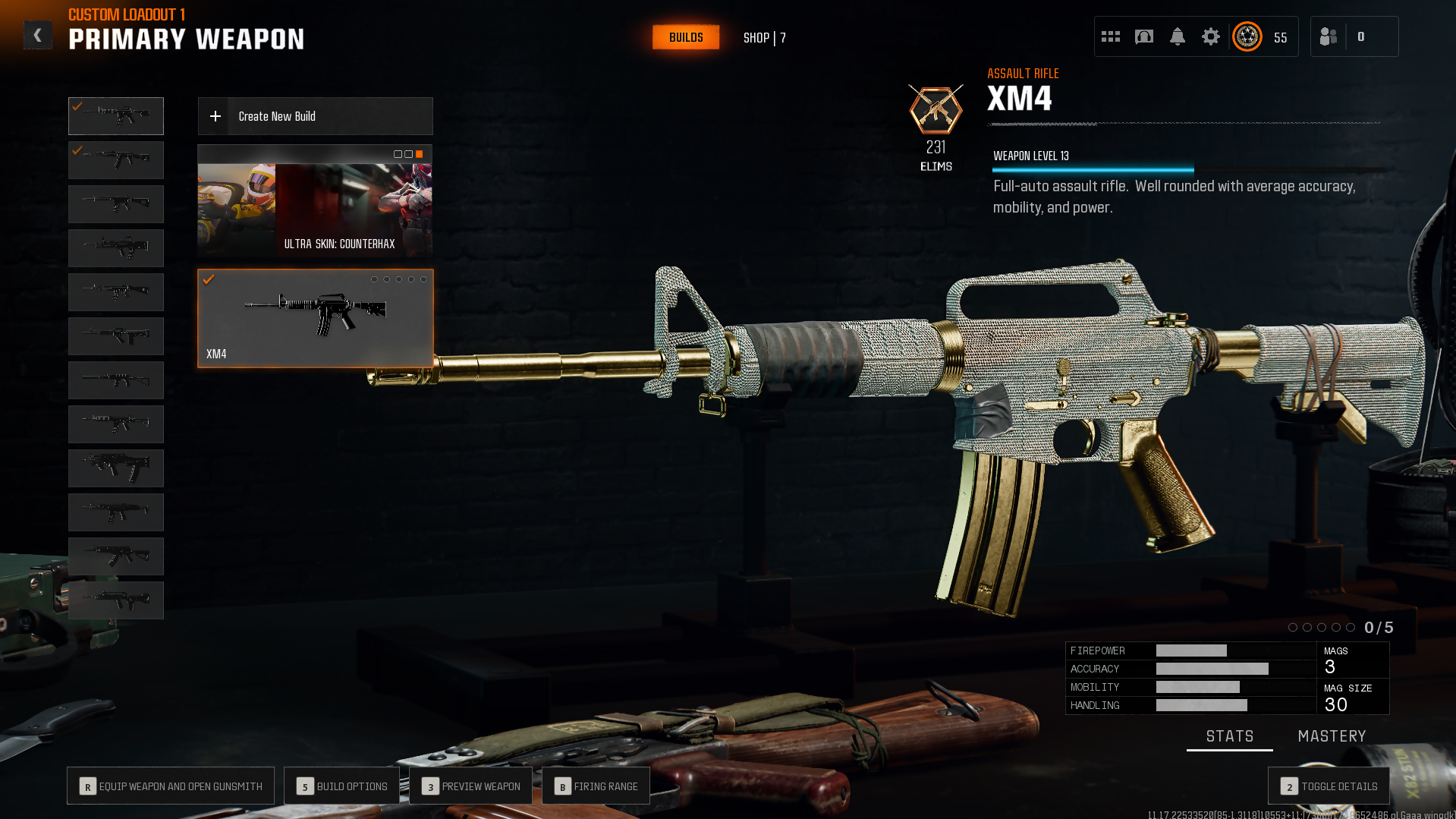Switch to the Mastery tab
Viewport: 1456px width, 819px height.
[x=1332, y=736]
